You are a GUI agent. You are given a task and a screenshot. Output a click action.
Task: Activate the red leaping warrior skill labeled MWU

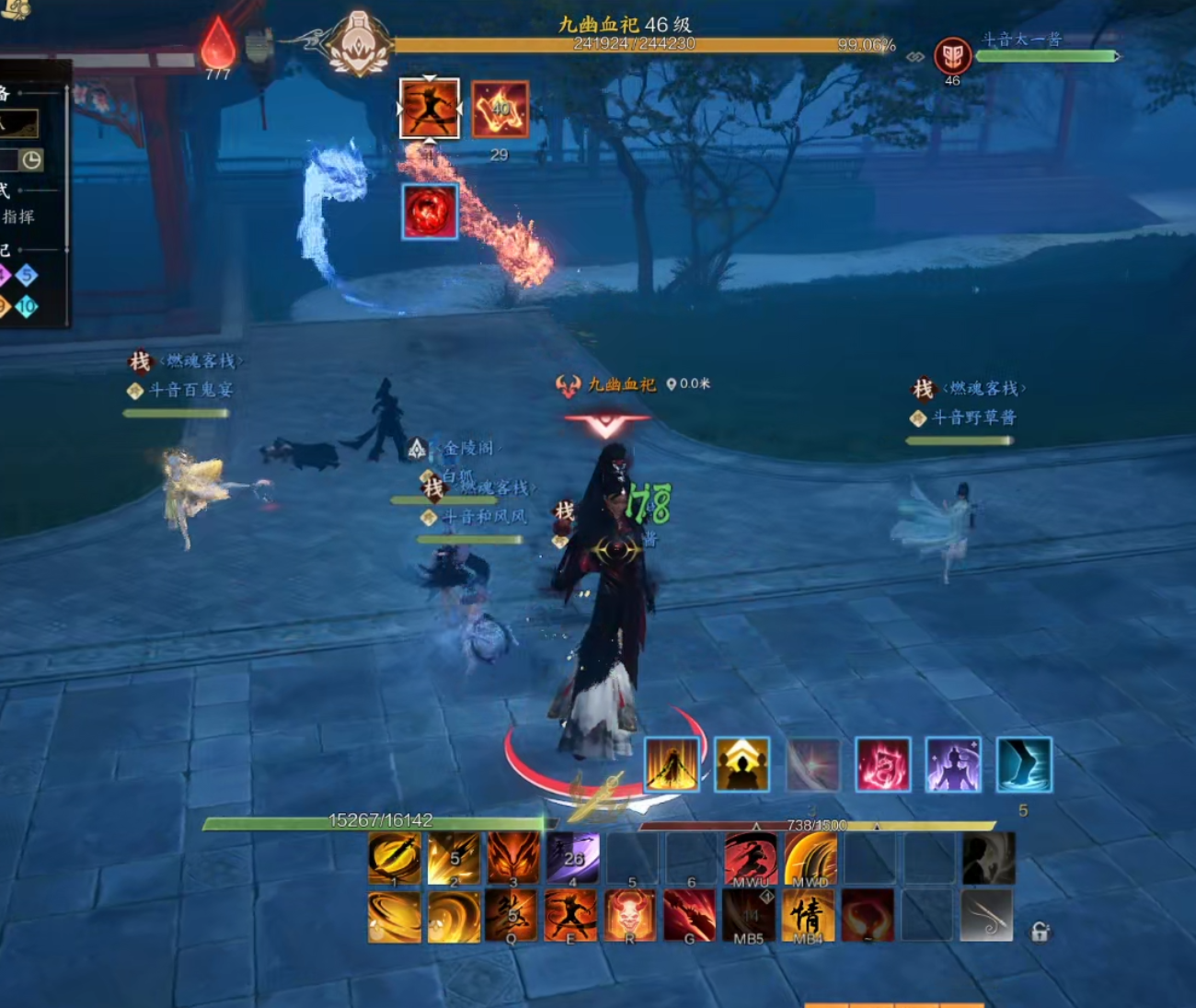click(750, 859)
